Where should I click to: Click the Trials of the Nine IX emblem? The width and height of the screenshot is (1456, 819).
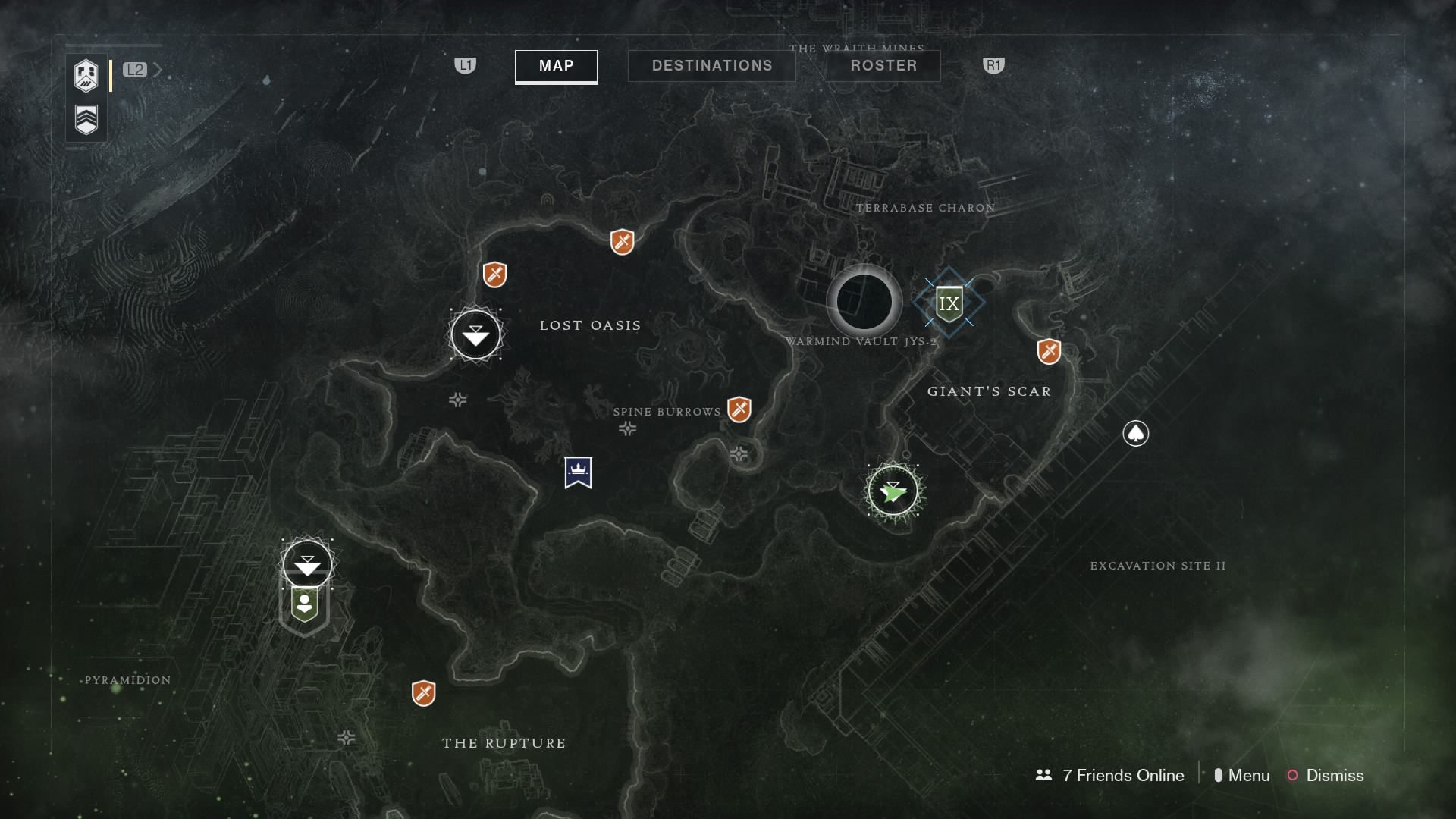click(x=949, y=303)
